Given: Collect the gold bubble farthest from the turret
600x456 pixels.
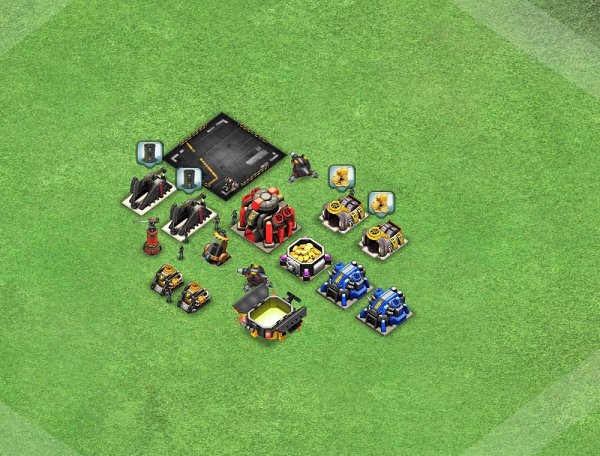Looking at the screenshot, I should tap(380, 203).
